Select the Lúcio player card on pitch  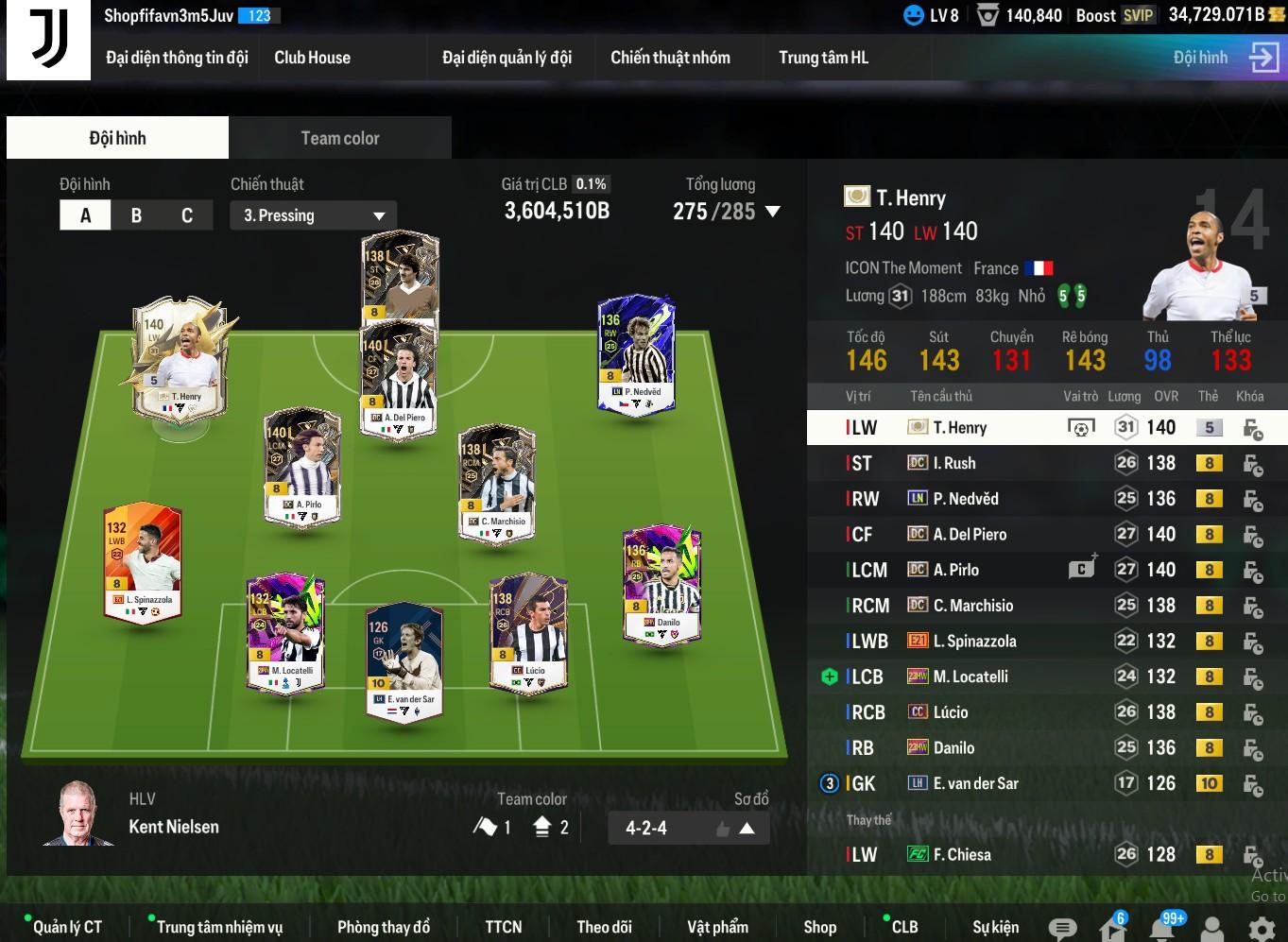pos(527,631)
